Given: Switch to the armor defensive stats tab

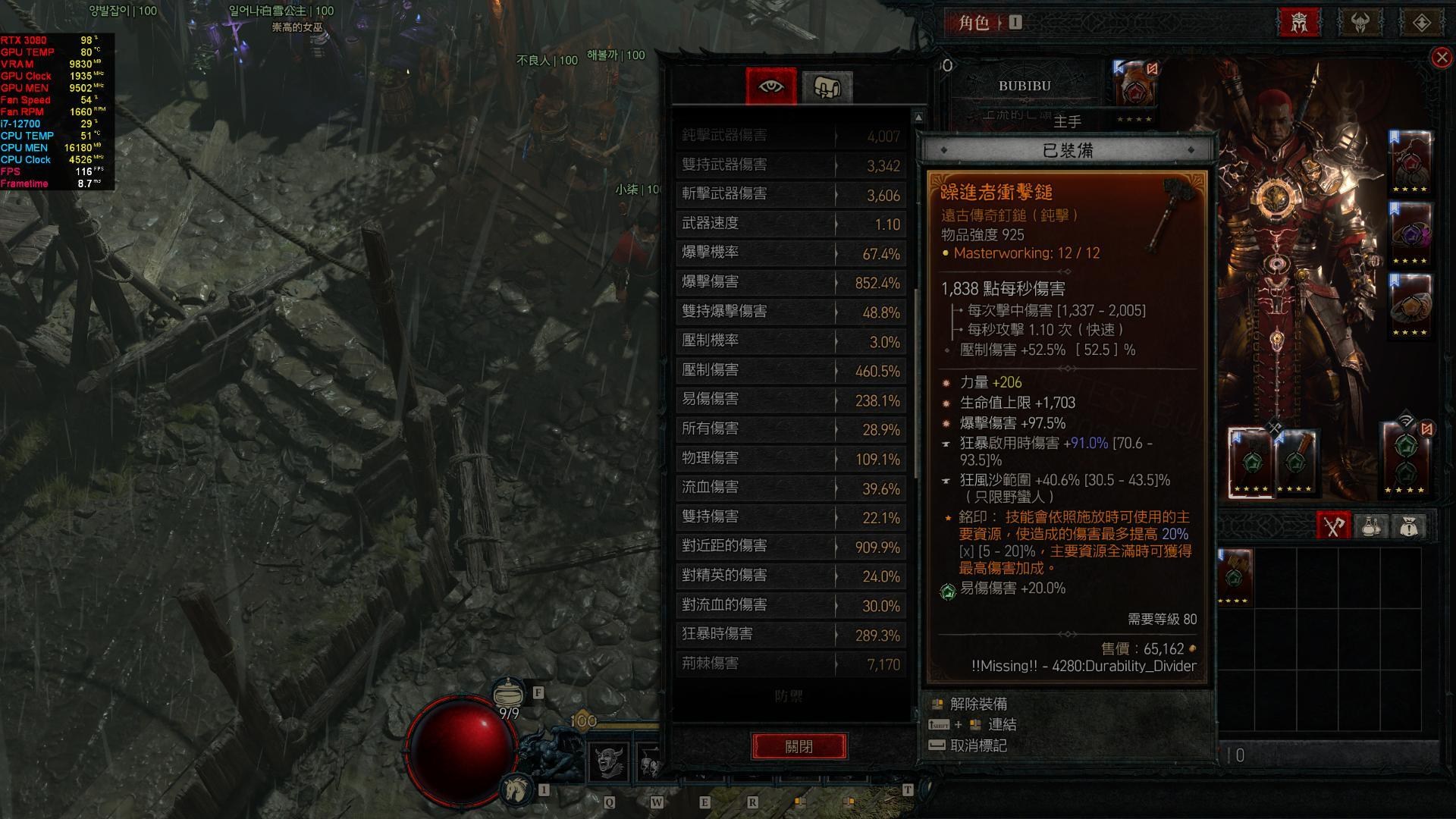Looking at the screenshot, I should (829, 86).
